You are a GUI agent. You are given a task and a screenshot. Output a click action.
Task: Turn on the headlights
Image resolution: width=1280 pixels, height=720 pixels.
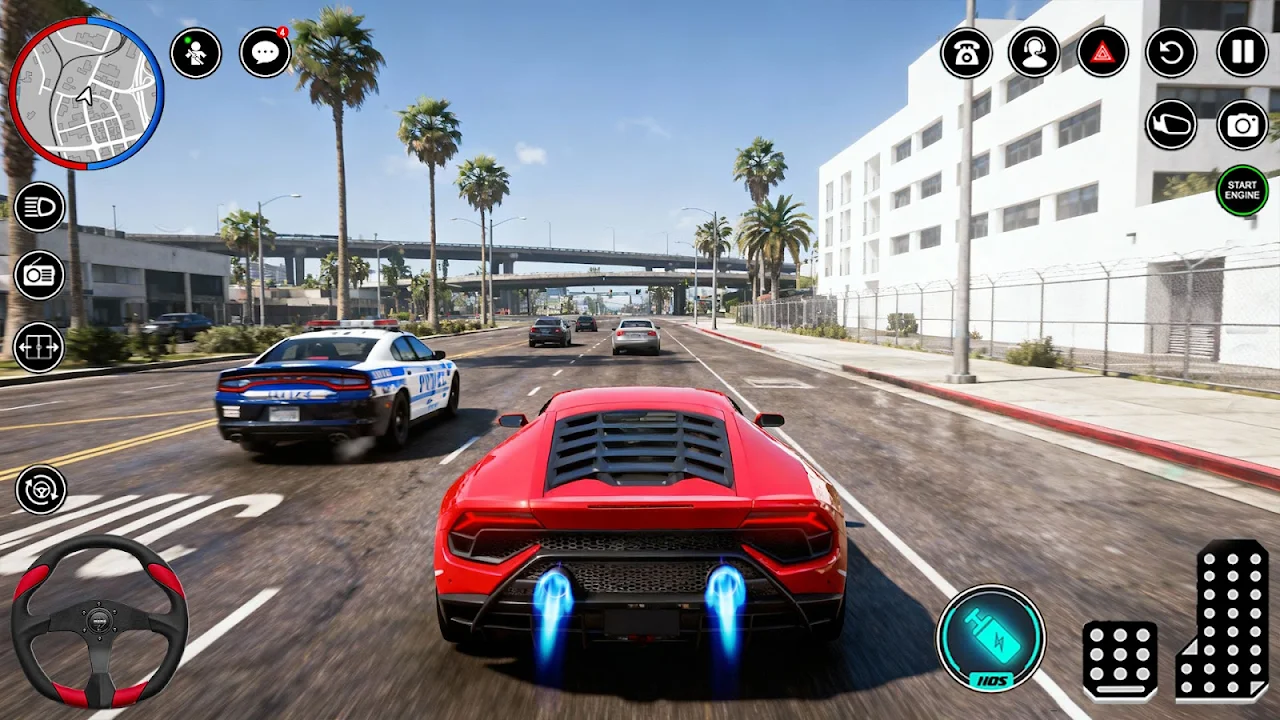[39, 207]
